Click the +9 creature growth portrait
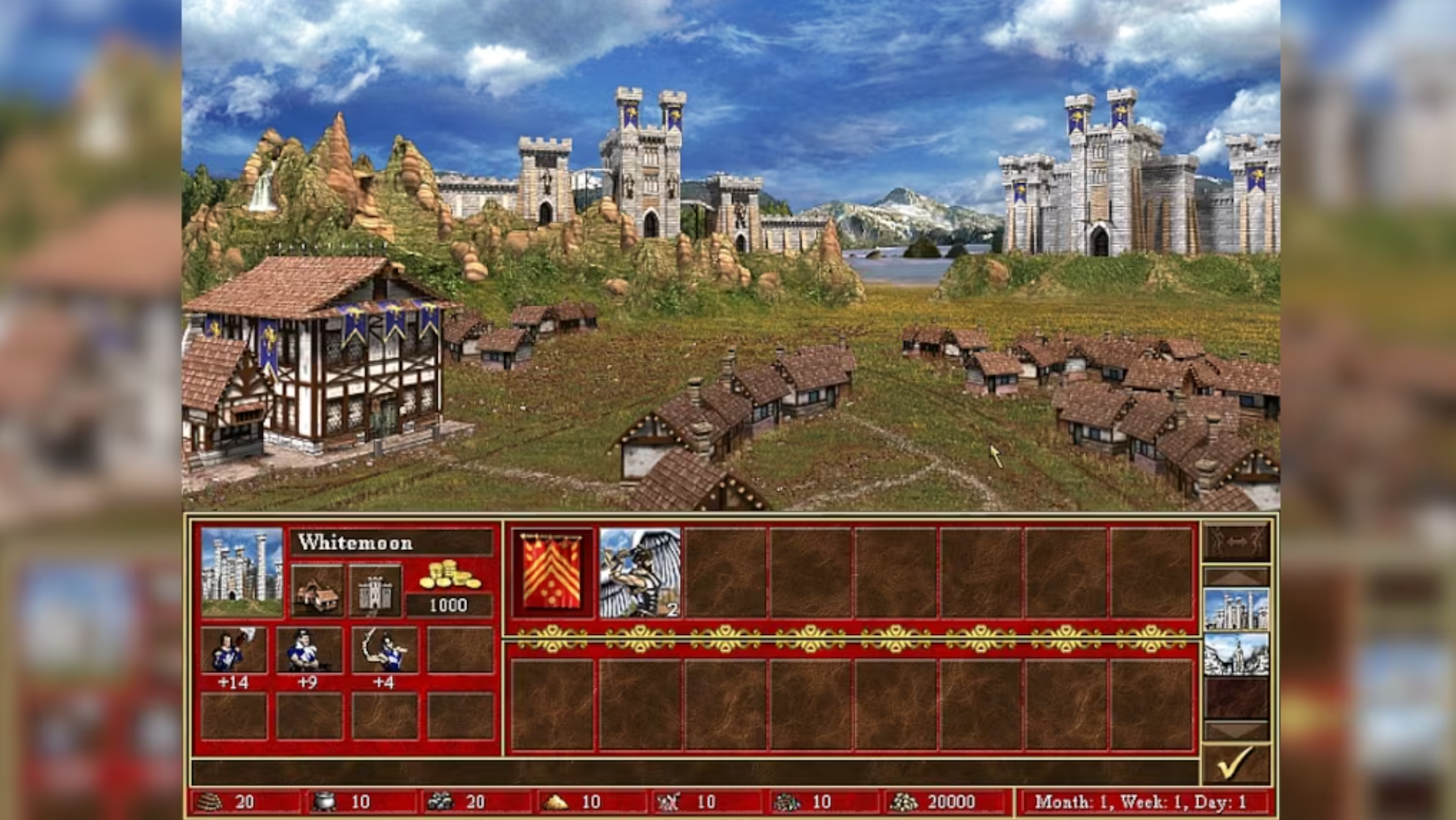 coord(308,652)
